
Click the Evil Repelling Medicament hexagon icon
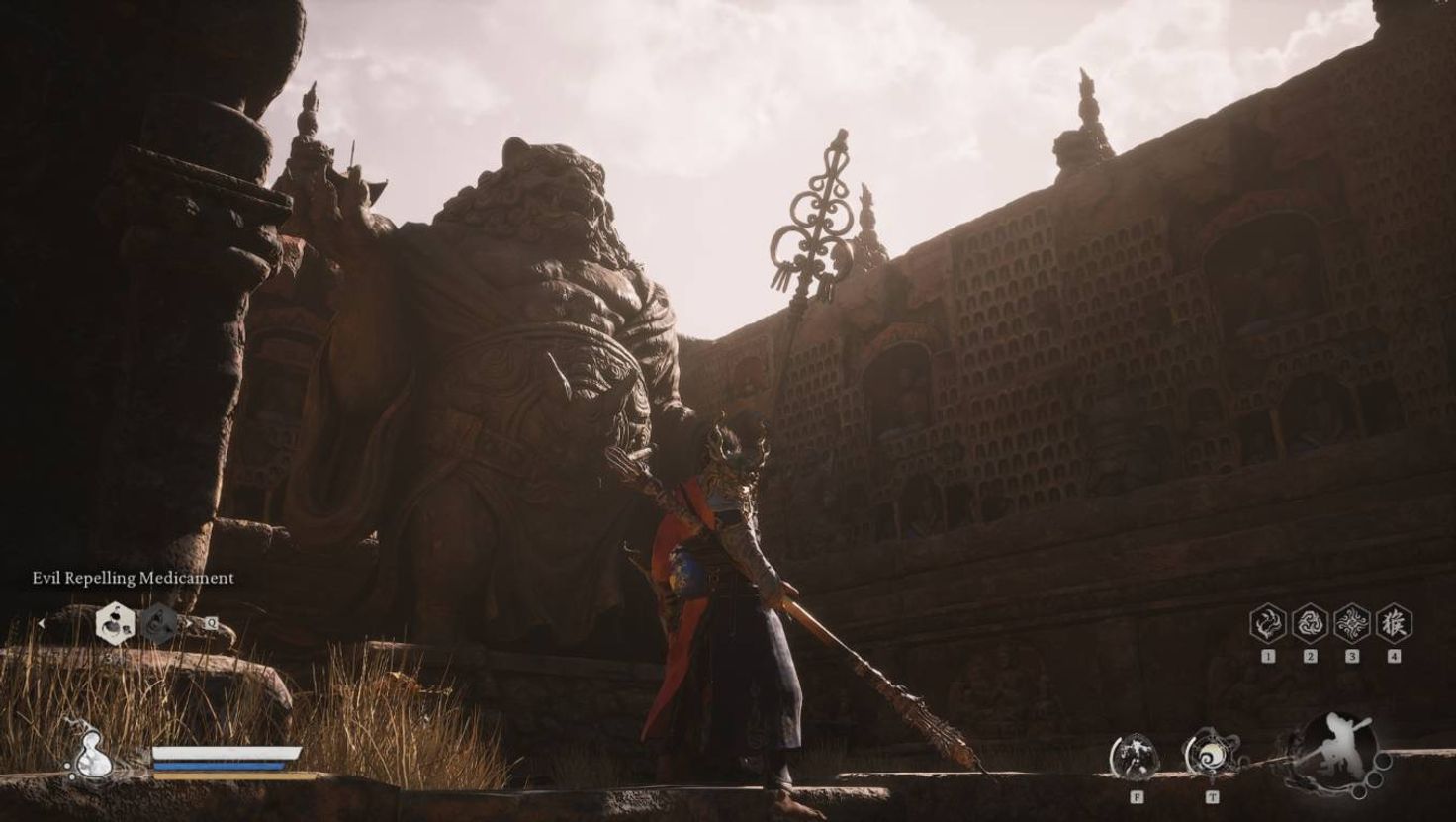point(116,623)
